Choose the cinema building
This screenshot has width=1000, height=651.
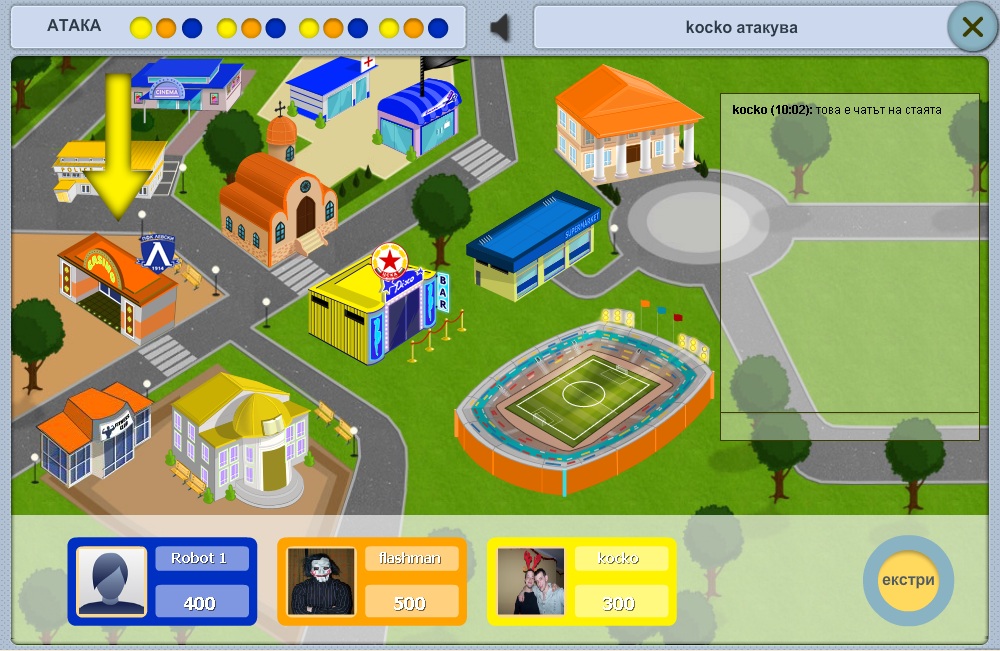(x=187, y=85)
